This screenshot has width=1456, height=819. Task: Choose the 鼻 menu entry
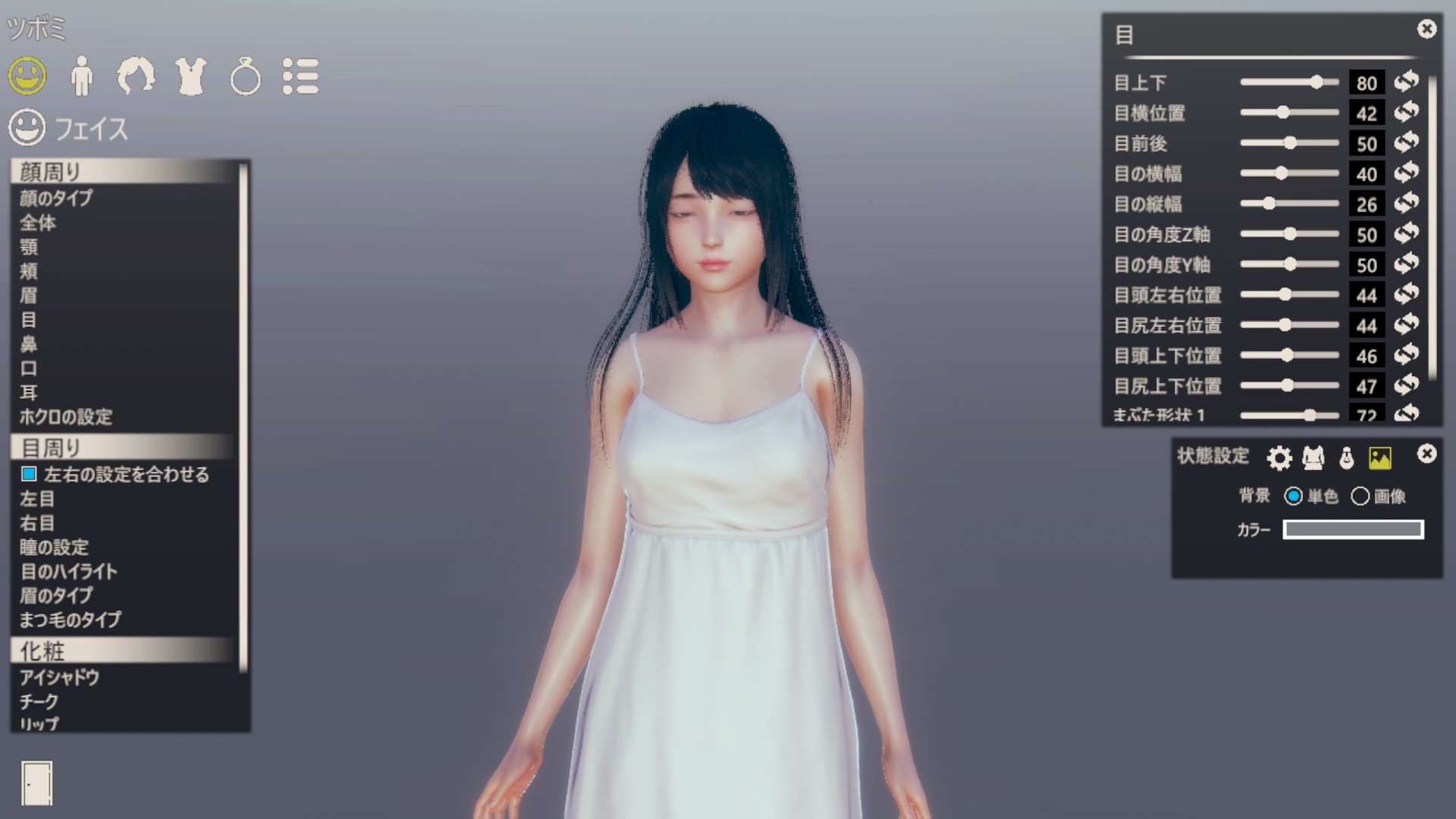29,344
